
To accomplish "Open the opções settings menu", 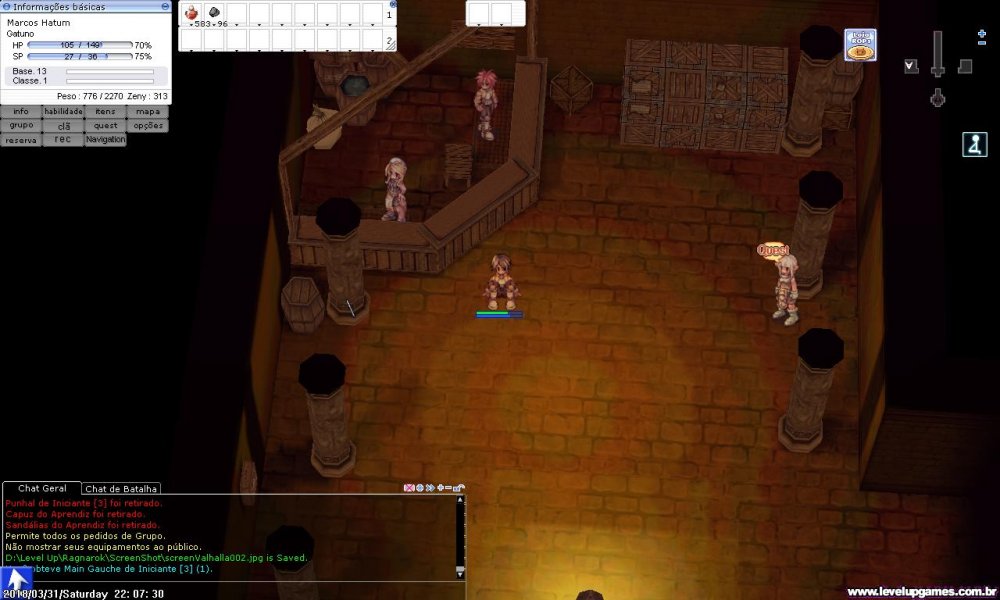I will 147,126.
